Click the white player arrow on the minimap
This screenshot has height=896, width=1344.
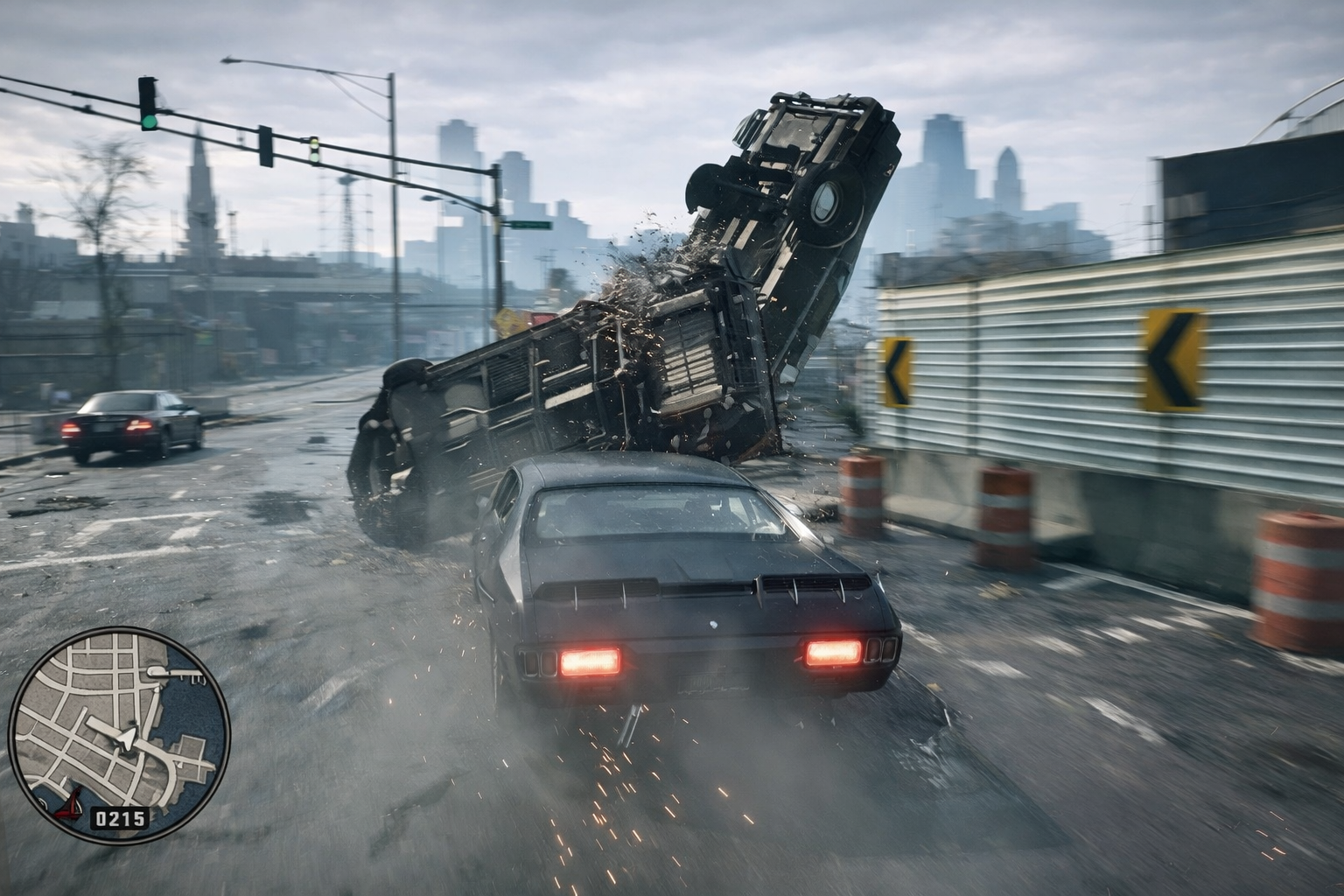click(128, 739)
